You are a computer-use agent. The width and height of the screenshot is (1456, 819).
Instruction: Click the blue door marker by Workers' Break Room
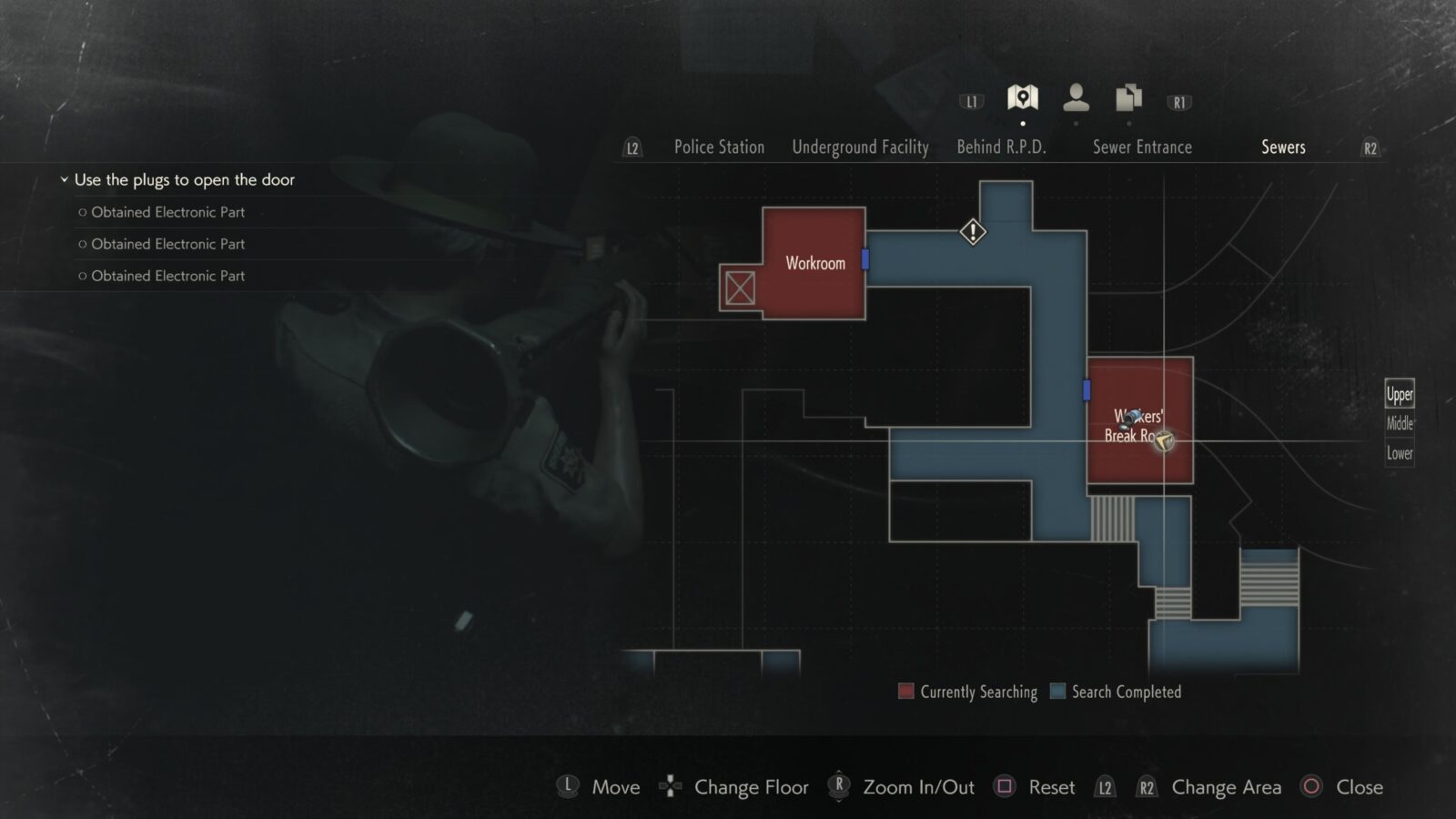click(x=1087, y=389)
